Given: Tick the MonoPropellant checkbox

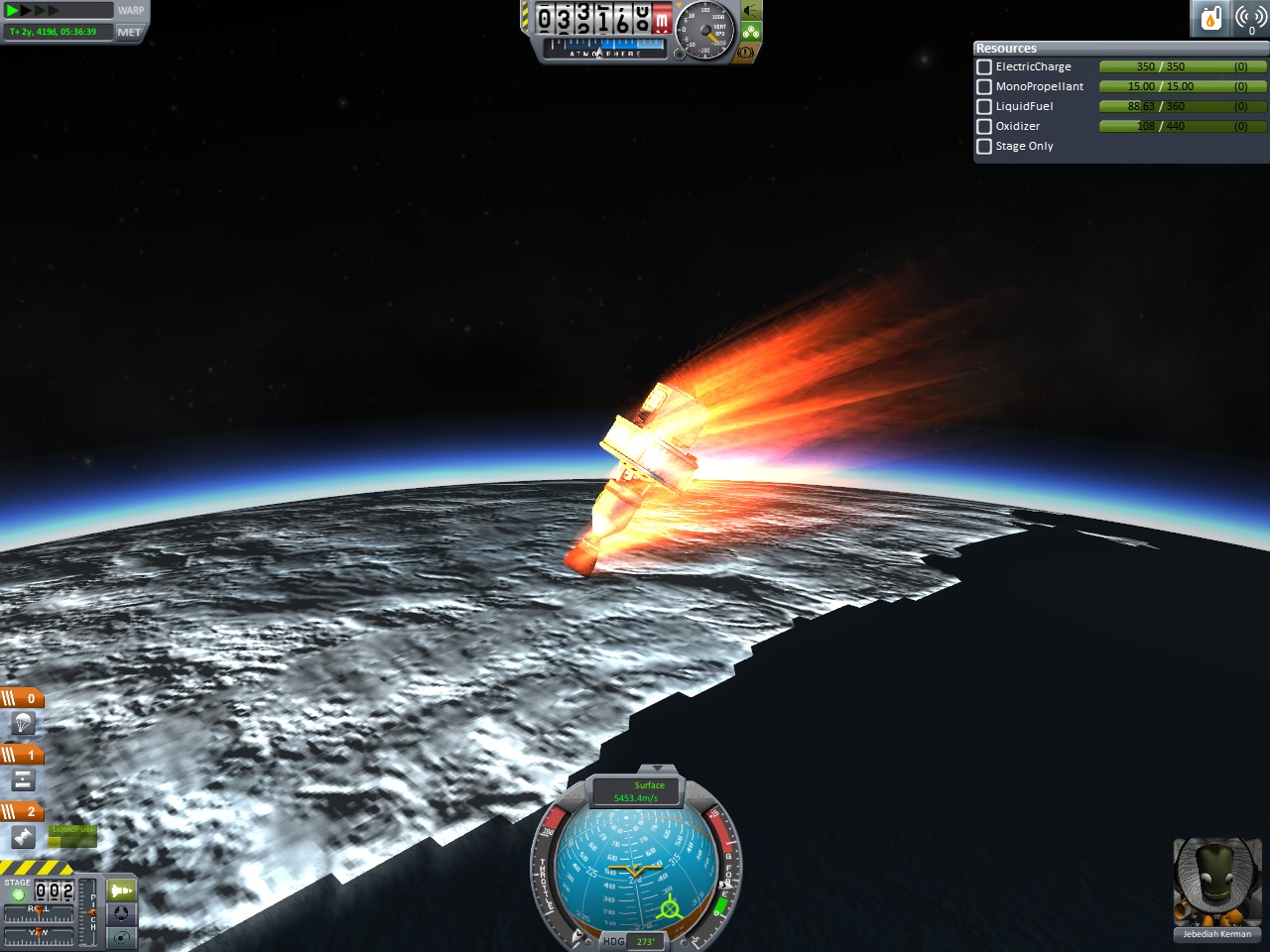Looking at the screenshot, I should tap(984, 86).
